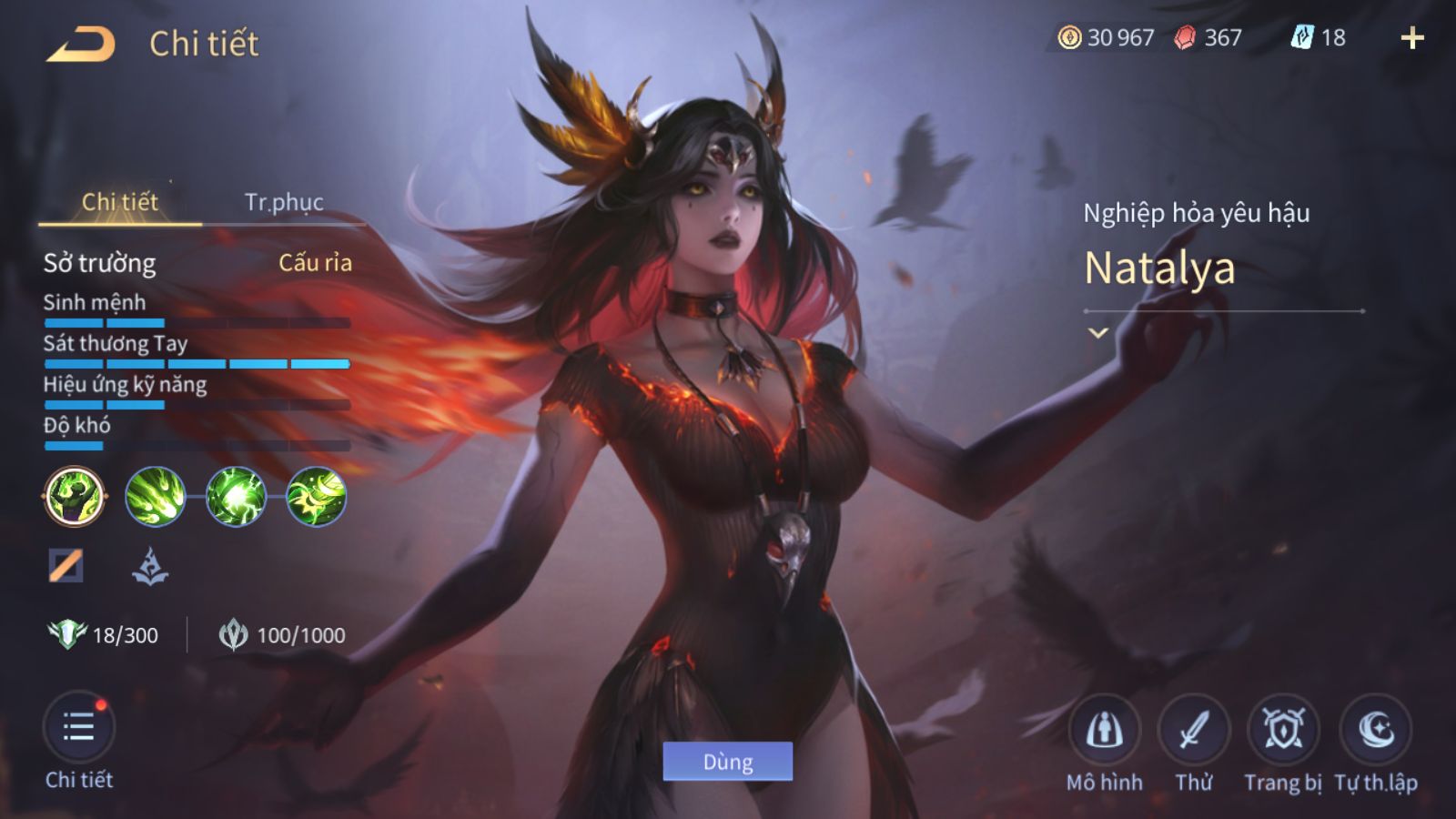The width and height of the screenshot is (1456, 819).
Task: Open the 18/300 proficiency badge
Action: coord(67,634)
